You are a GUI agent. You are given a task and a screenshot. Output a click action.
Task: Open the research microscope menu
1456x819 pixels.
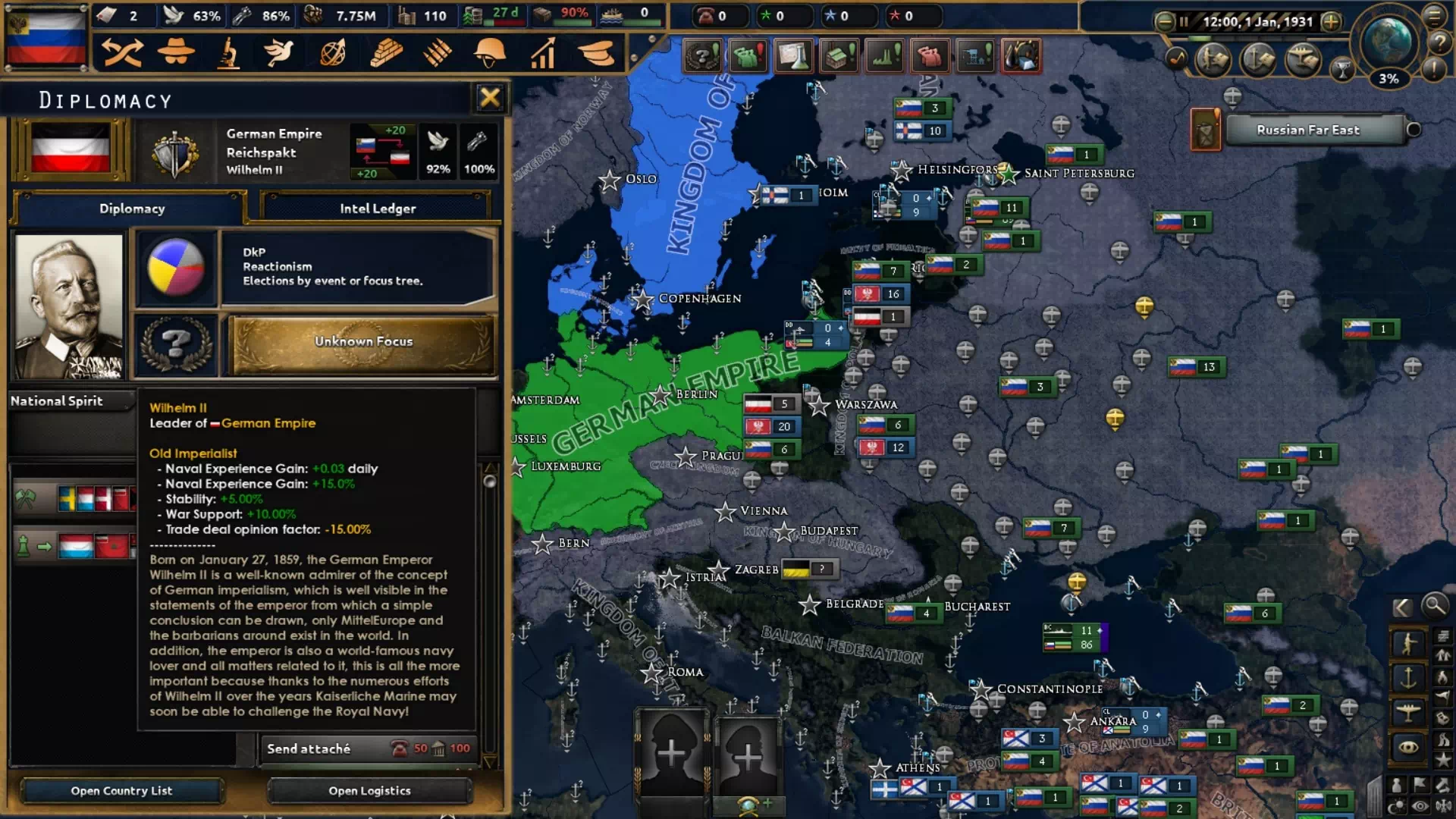228,53
